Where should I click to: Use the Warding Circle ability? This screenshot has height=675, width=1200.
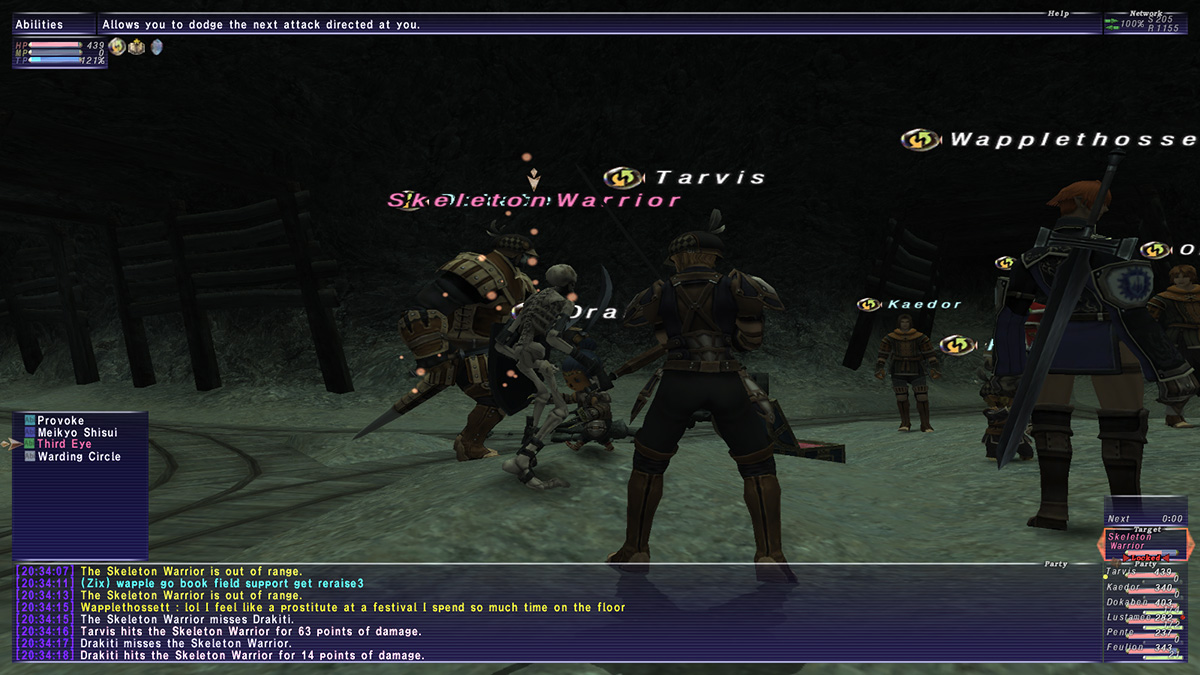(x=78, y=457)
